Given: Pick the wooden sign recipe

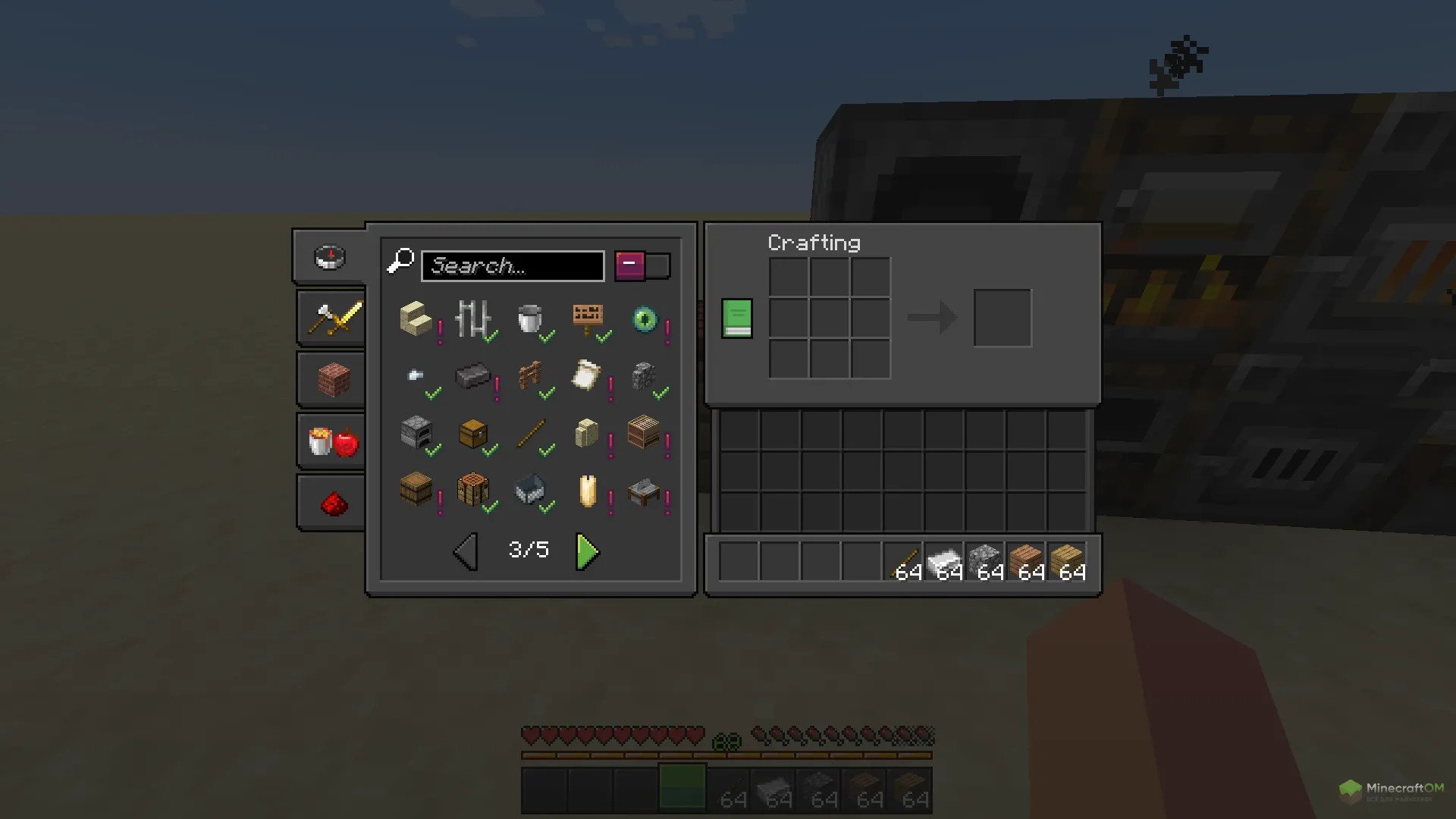Looking at the screenshot, I should tap(588, 319).
